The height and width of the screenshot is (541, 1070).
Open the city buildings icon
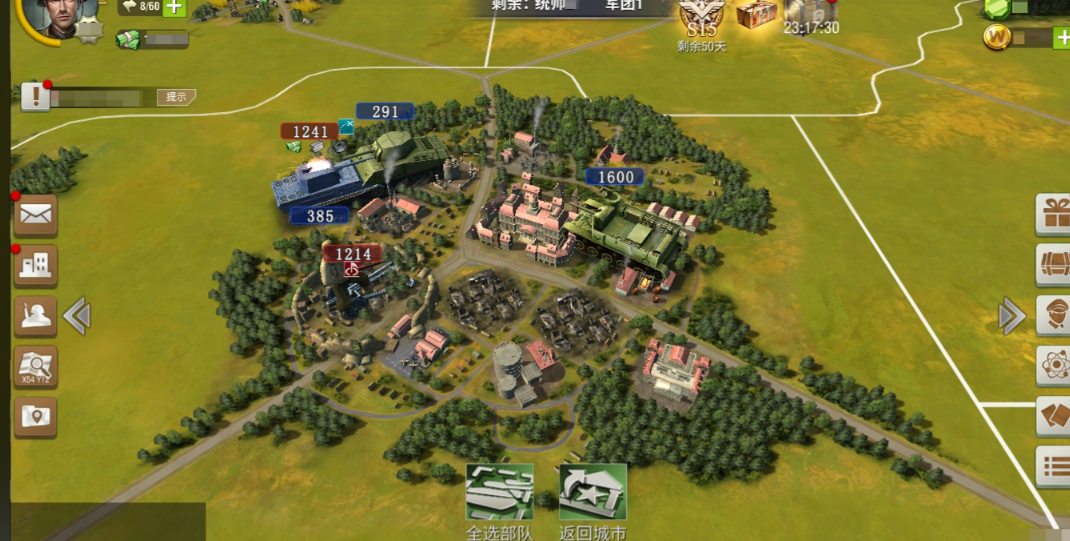[35, 266]
